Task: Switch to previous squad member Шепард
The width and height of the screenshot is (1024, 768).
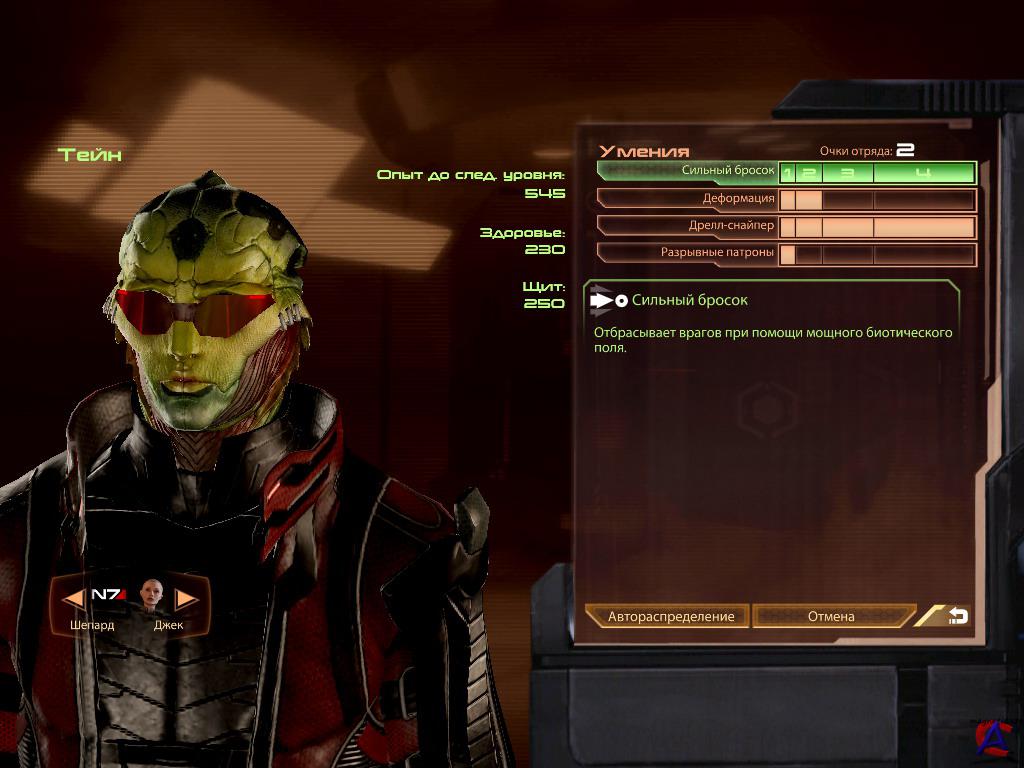Action: (76, 598)
